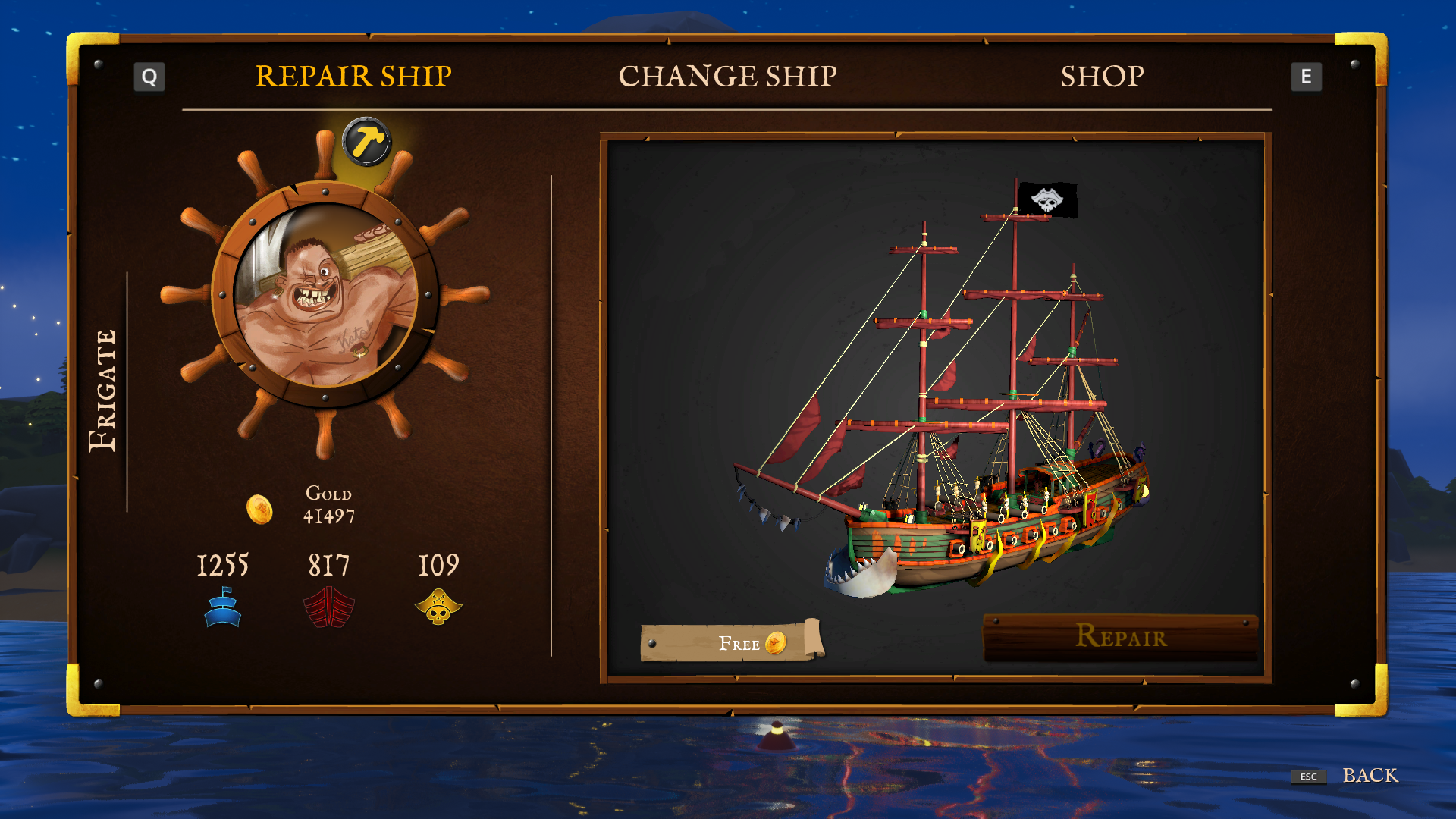The image size is (1456, 819).
Task: Select the Repair Ship tab
Action: (353, 76)
